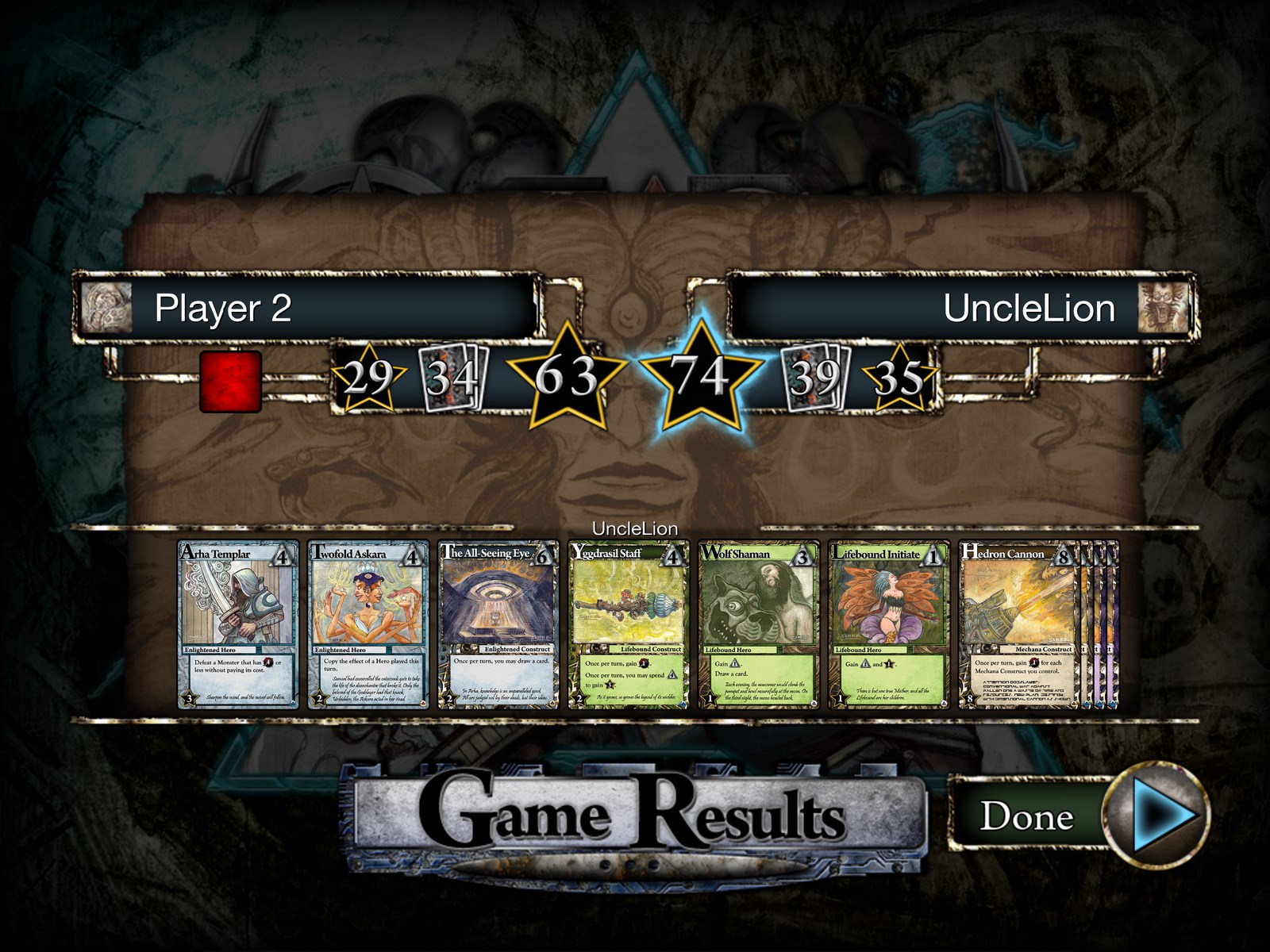Select the Arha Templar card

[238, 624]
